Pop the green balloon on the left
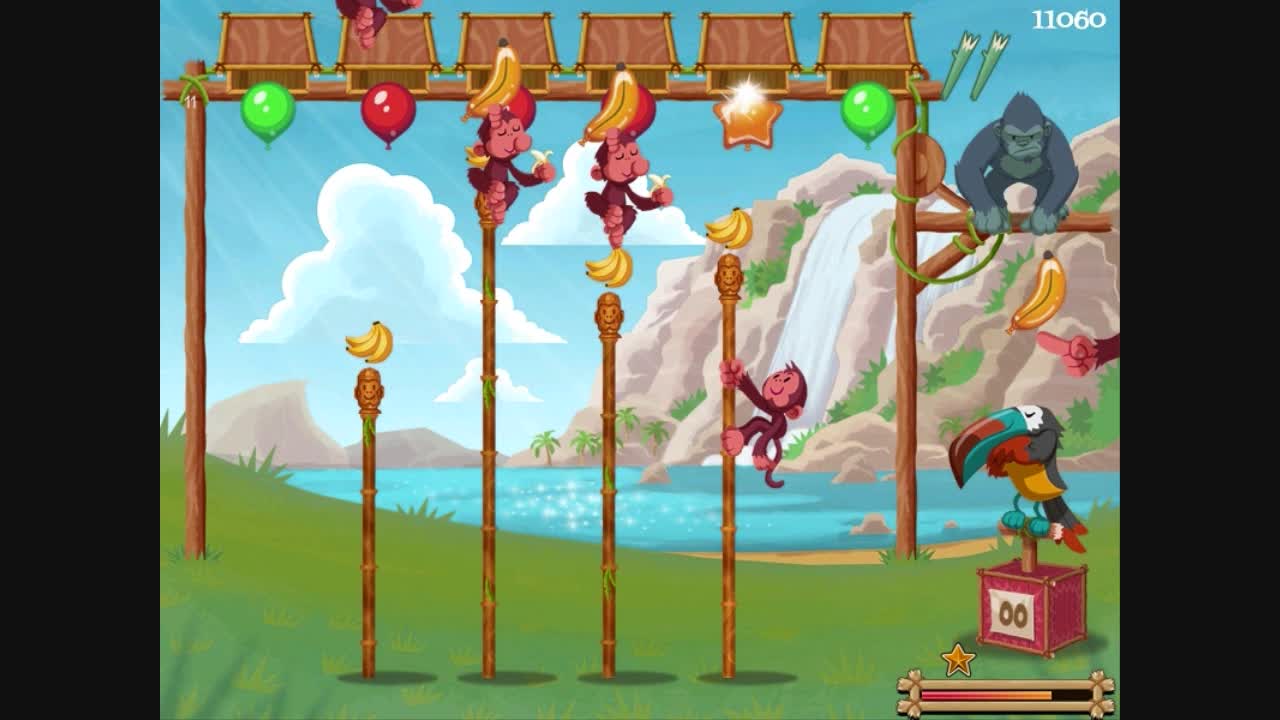 266,112
